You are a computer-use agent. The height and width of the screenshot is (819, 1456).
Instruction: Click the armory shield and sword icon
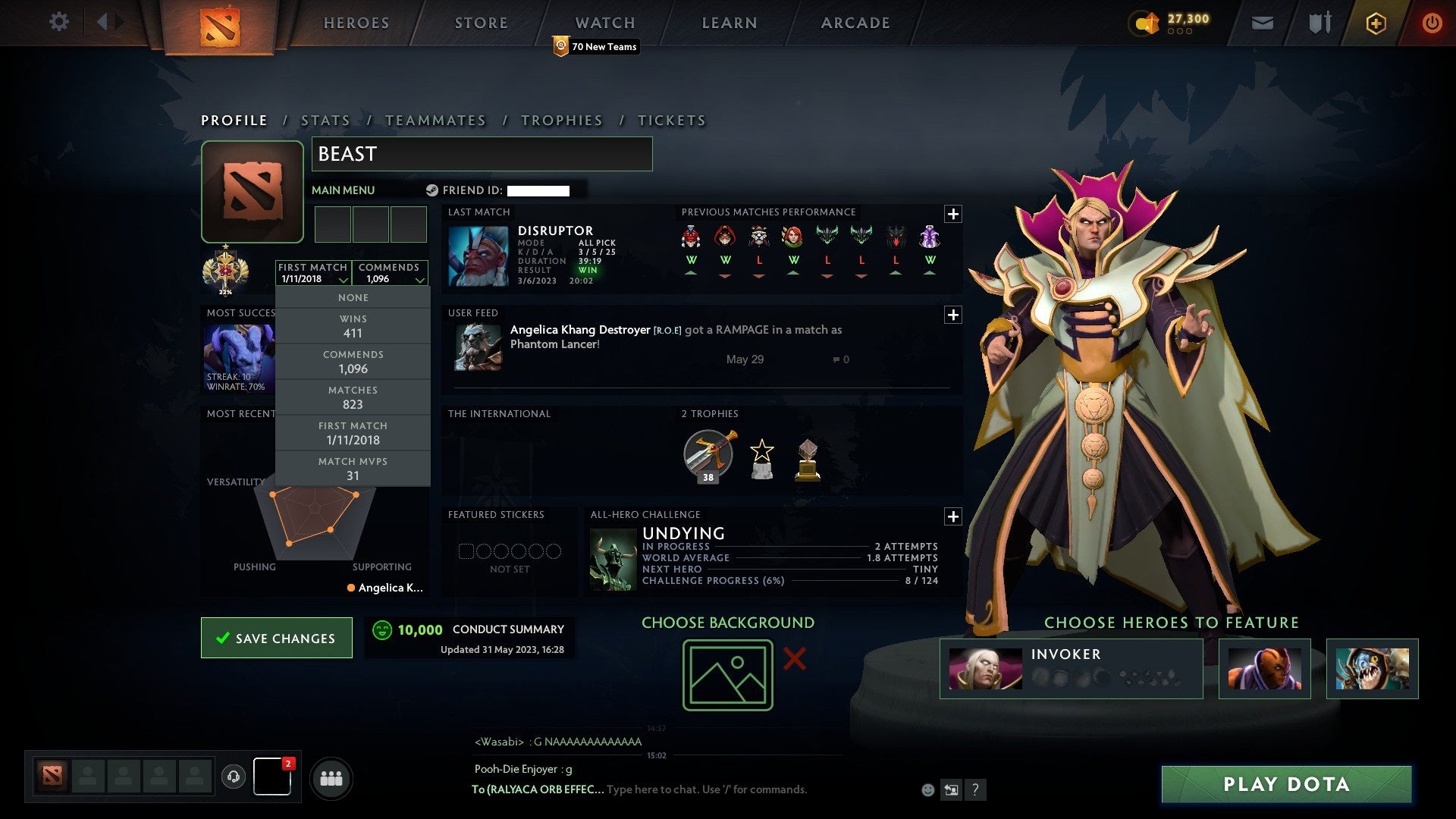click(1319, 23)
